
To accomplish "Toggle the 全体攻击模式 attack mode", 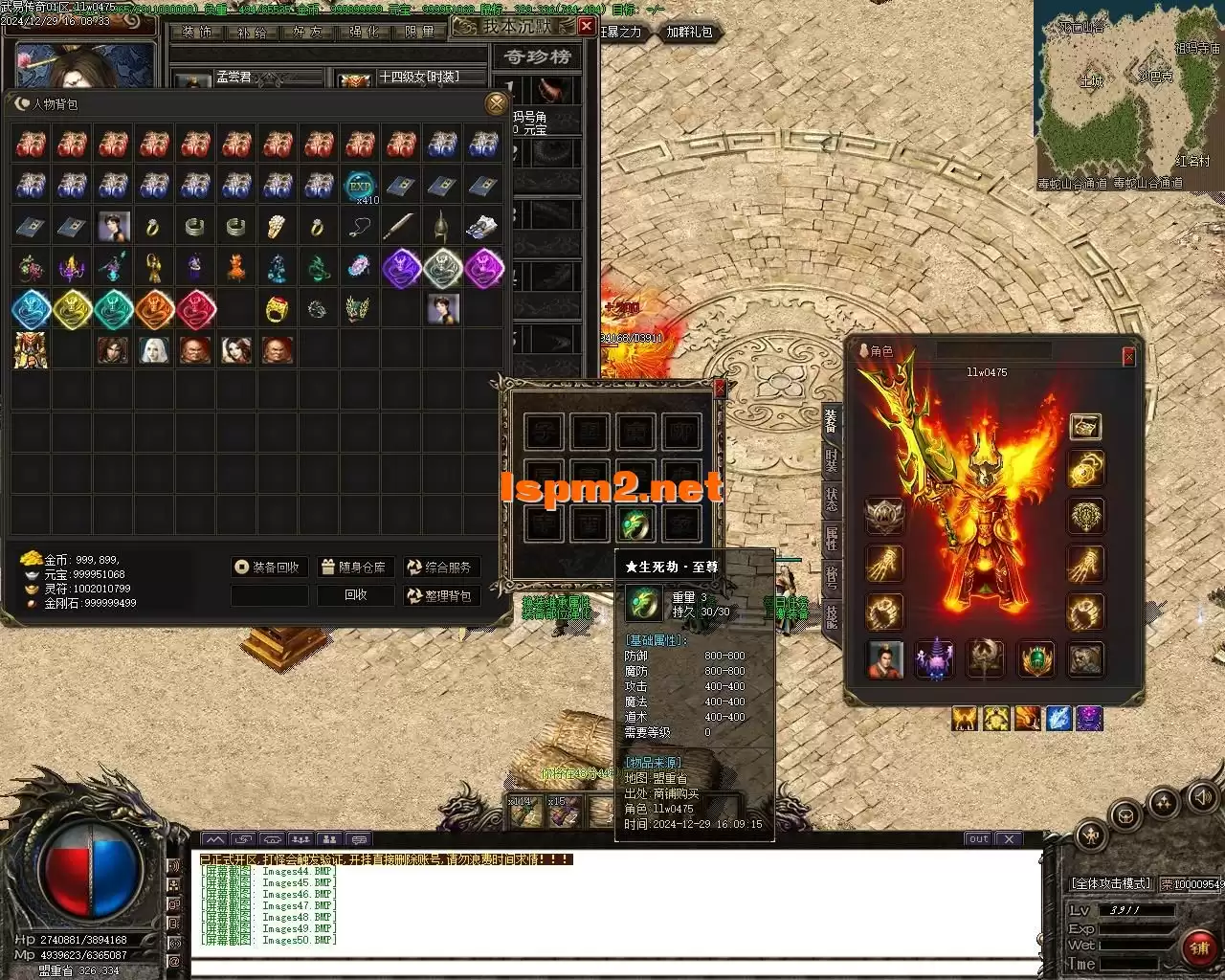I will click(1110, 883).
